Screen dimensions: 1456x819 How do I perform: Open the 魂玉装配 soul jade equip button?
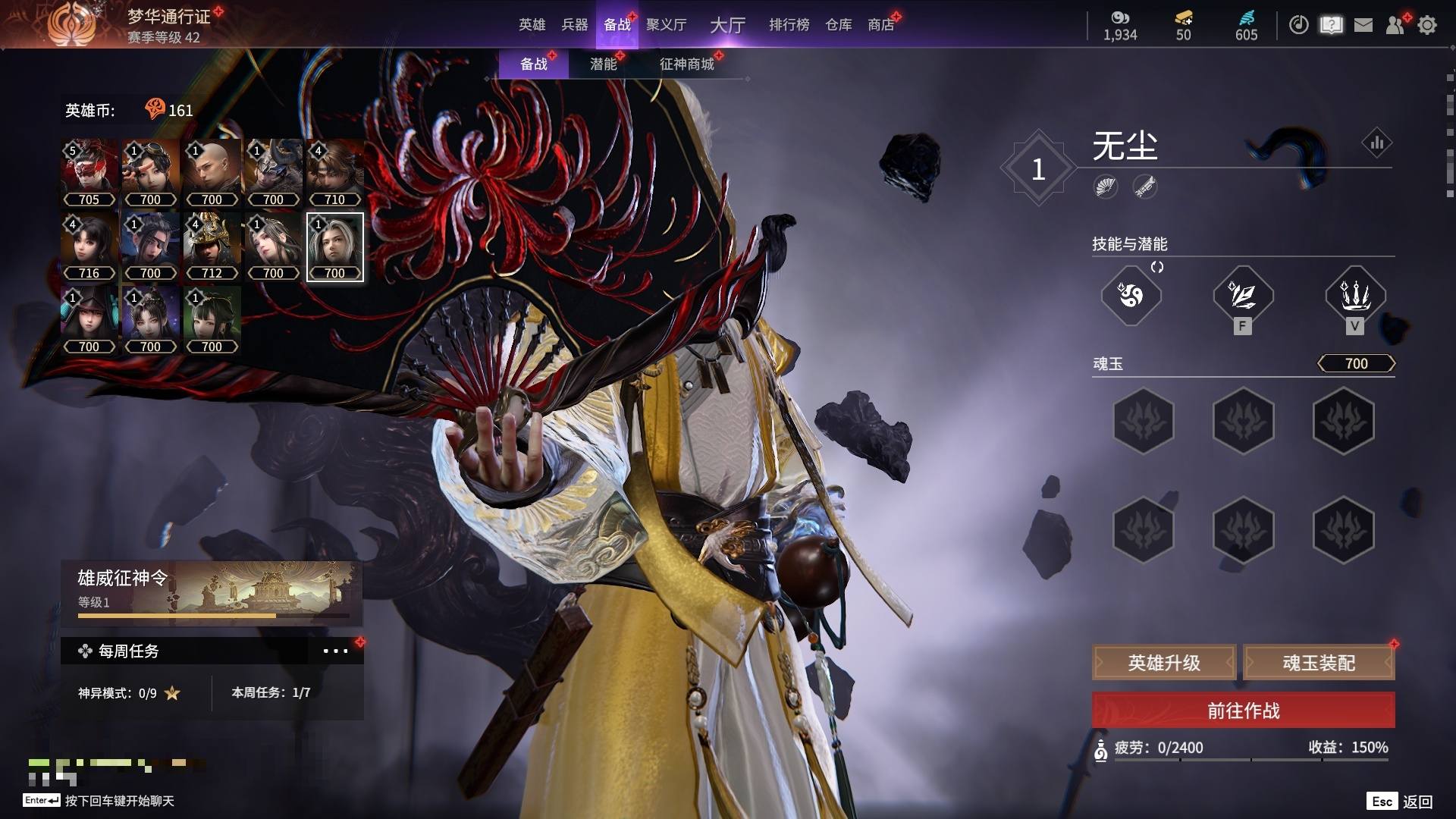1319,663
